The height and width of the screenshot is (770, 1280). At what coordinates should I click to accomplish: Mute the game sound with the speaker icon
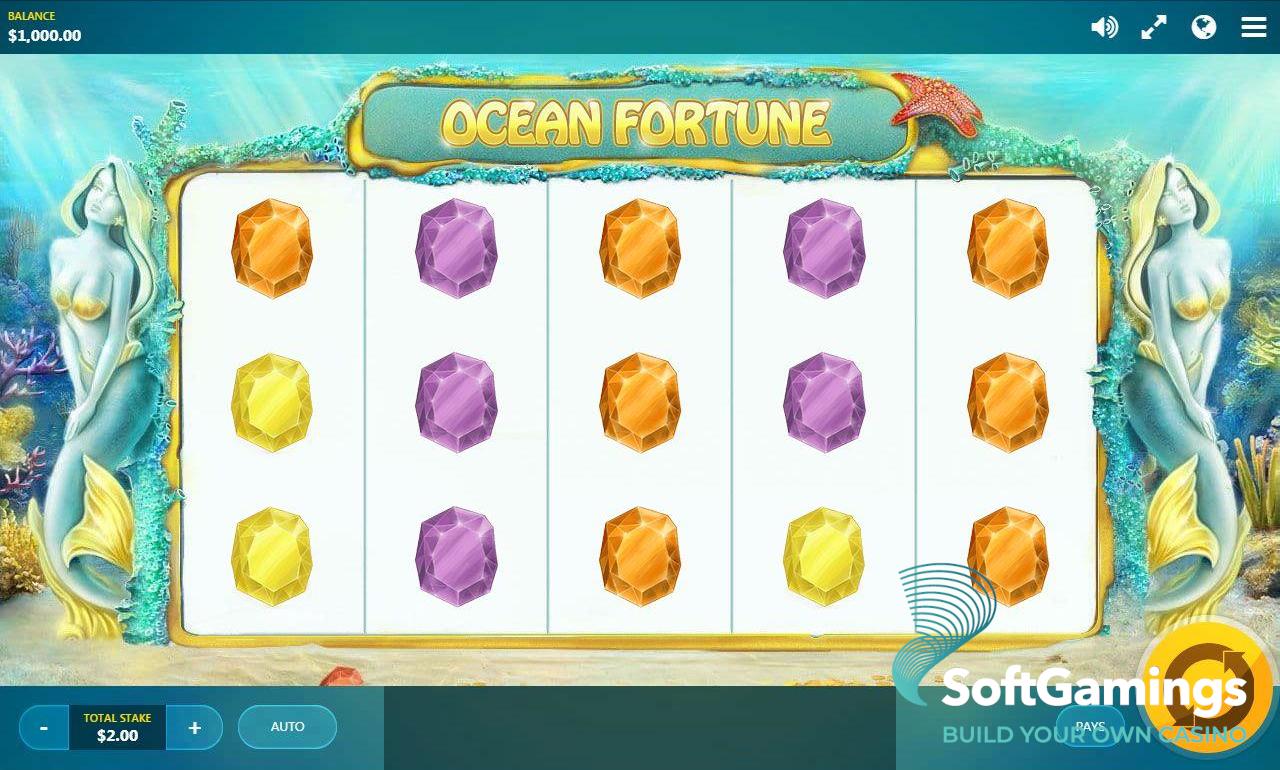tap(1104, 27)
